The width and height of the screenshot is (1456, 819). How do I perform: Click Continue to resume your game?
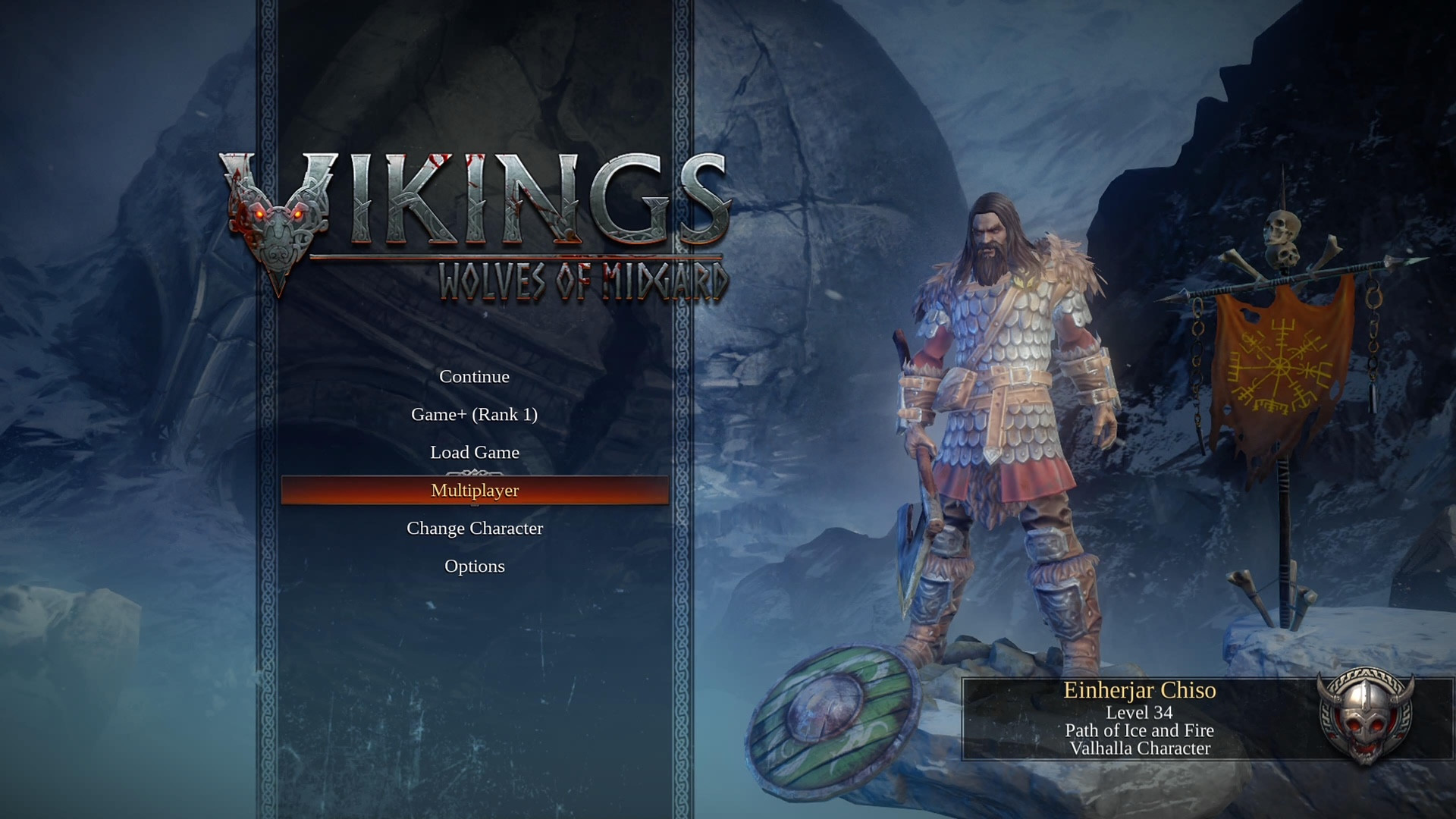474,376
